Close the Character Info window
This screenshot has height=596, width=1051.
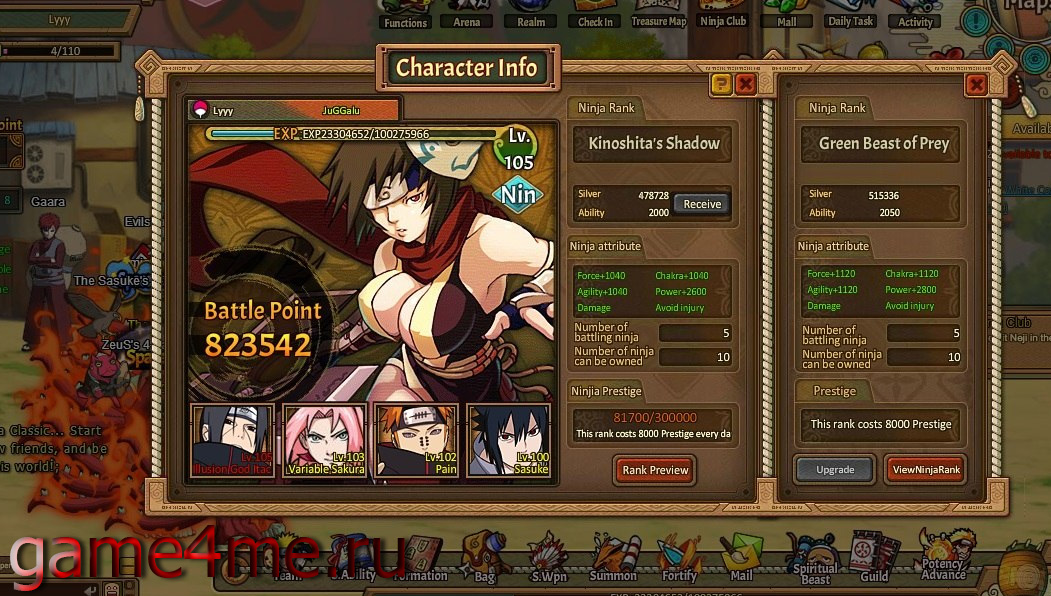[745, 85]
